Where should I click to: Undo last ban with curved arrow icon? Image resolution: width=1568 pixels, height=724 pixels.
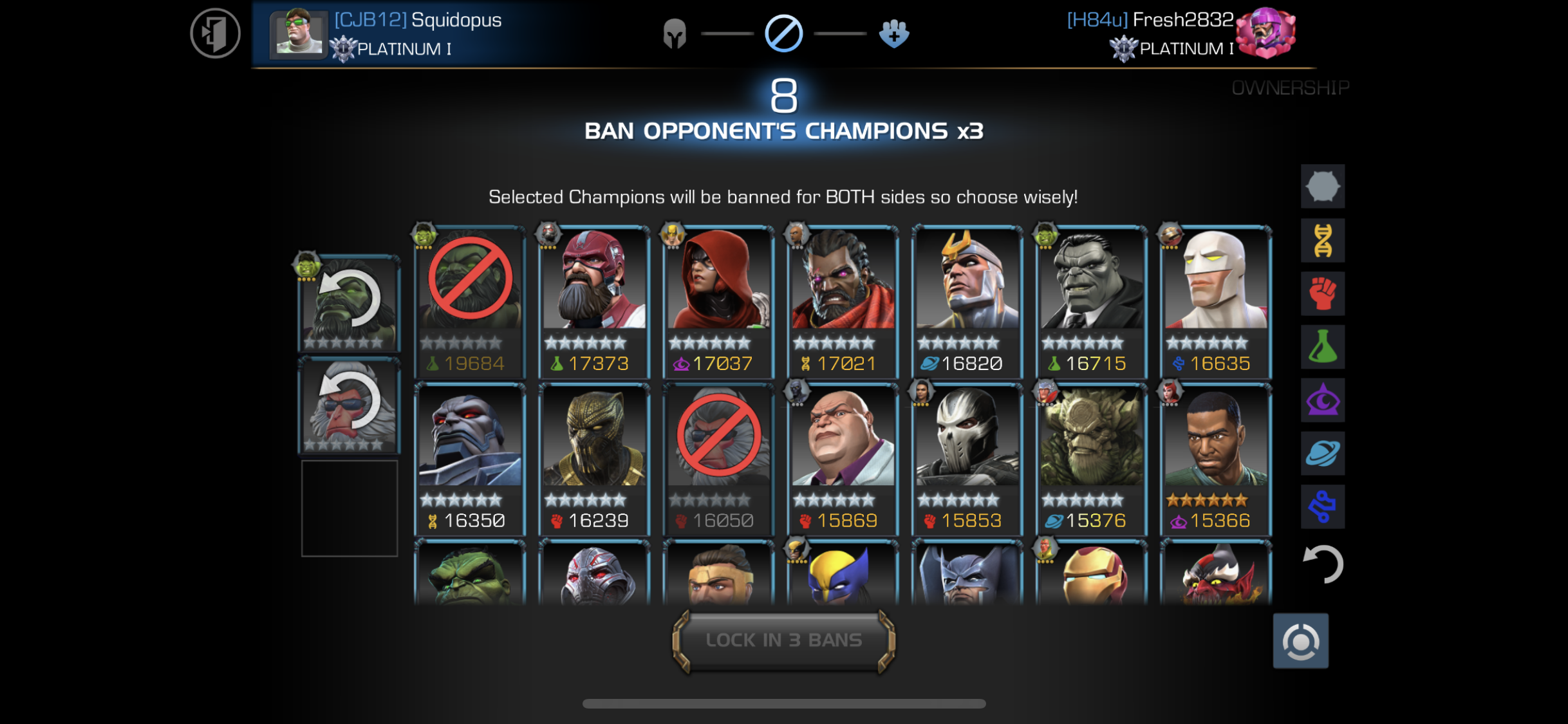click(x=1323, y=564)
